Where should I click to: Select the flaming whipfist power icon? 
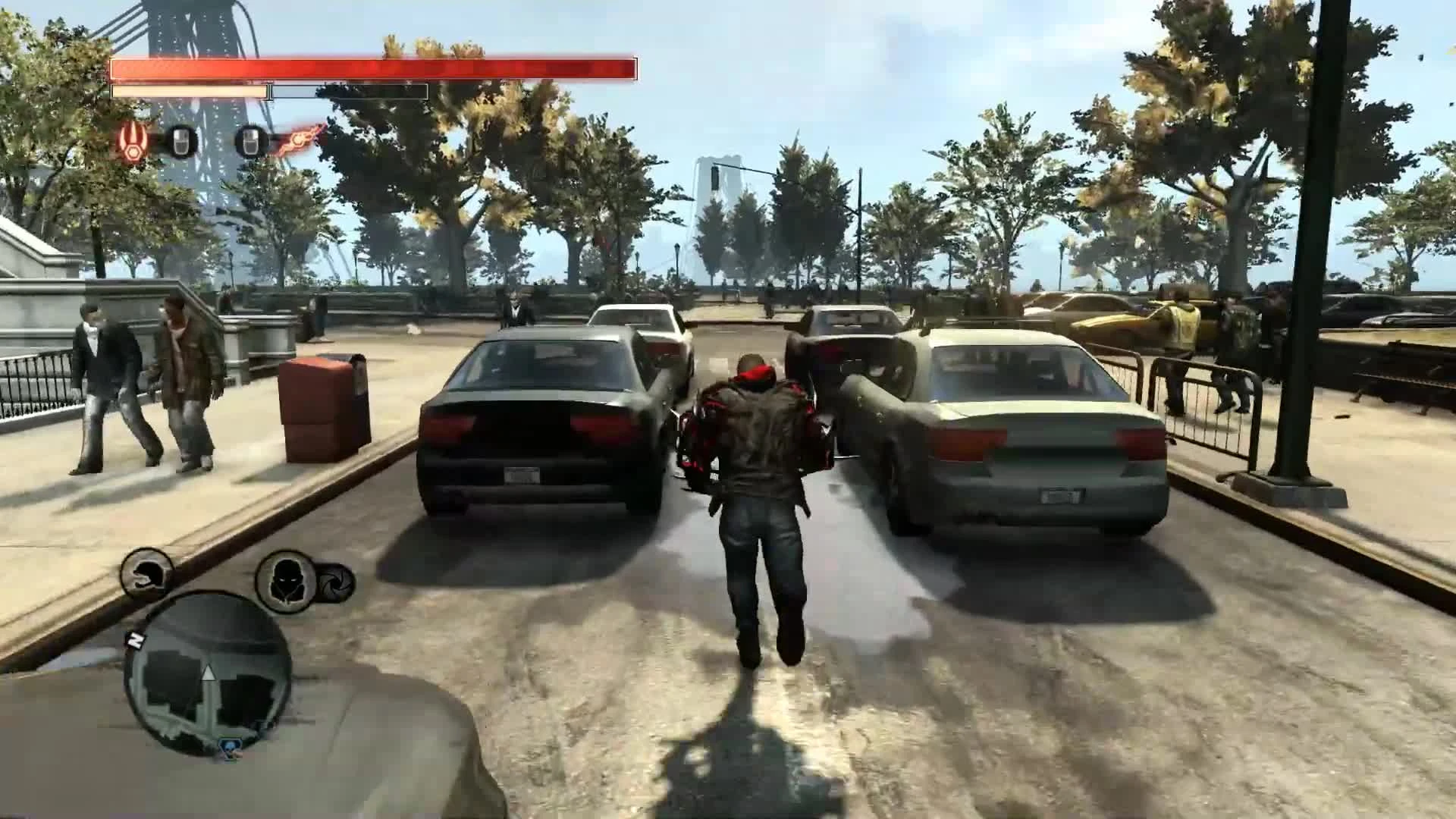[x=297, y=140]
